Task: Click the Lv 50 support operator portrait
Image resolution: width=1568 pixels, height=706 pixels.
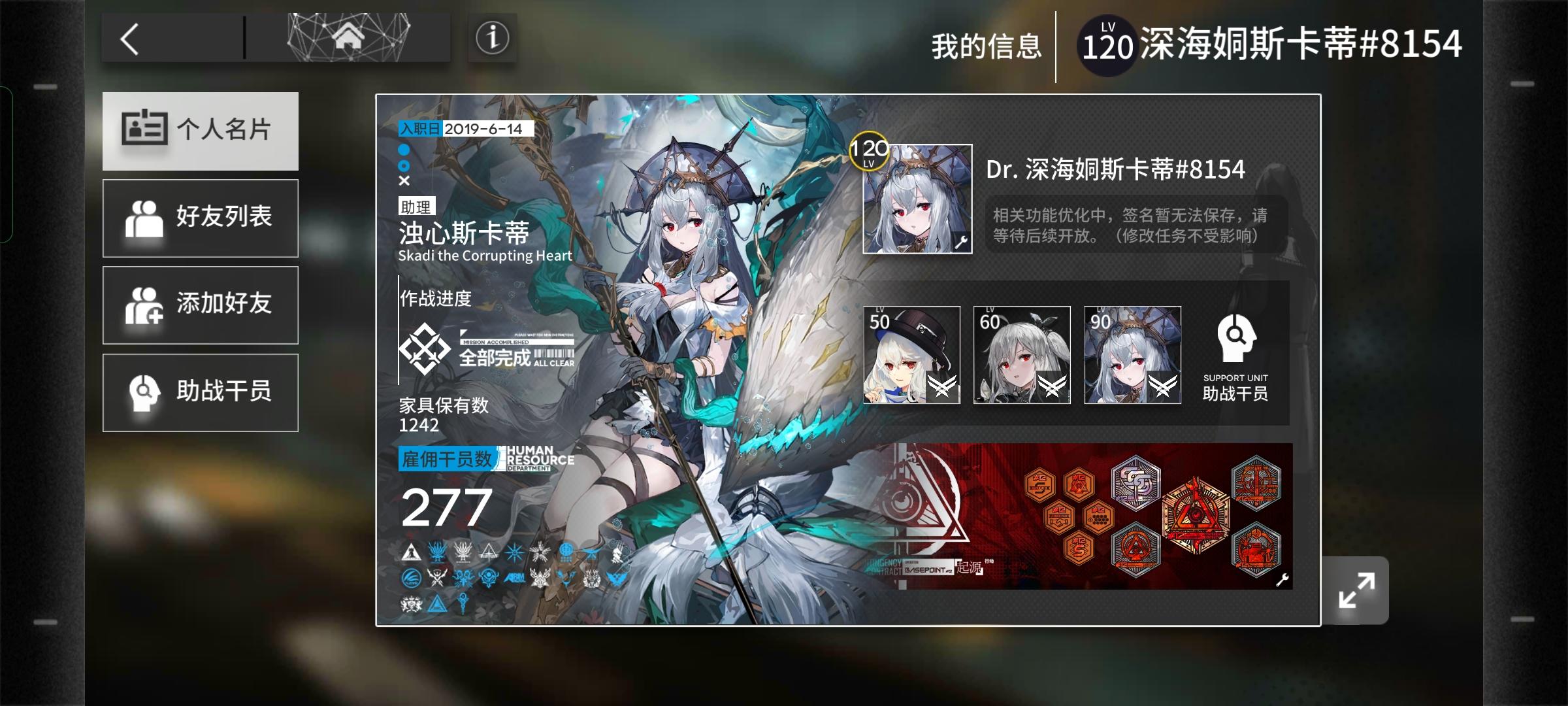Action: point(910,355)
